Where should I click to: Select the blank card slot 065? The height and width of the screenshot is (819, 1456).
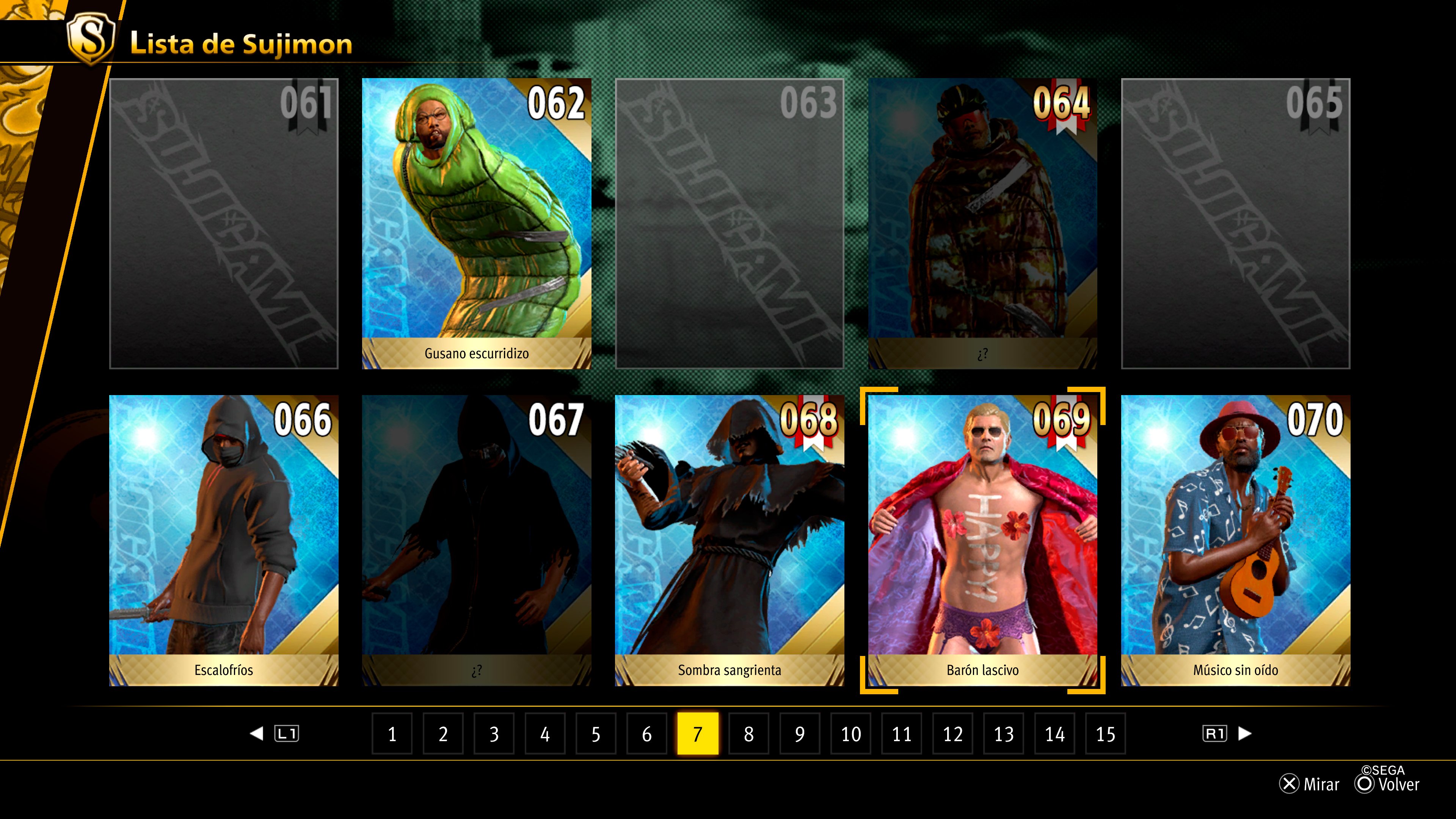(x=1236, y=223)
